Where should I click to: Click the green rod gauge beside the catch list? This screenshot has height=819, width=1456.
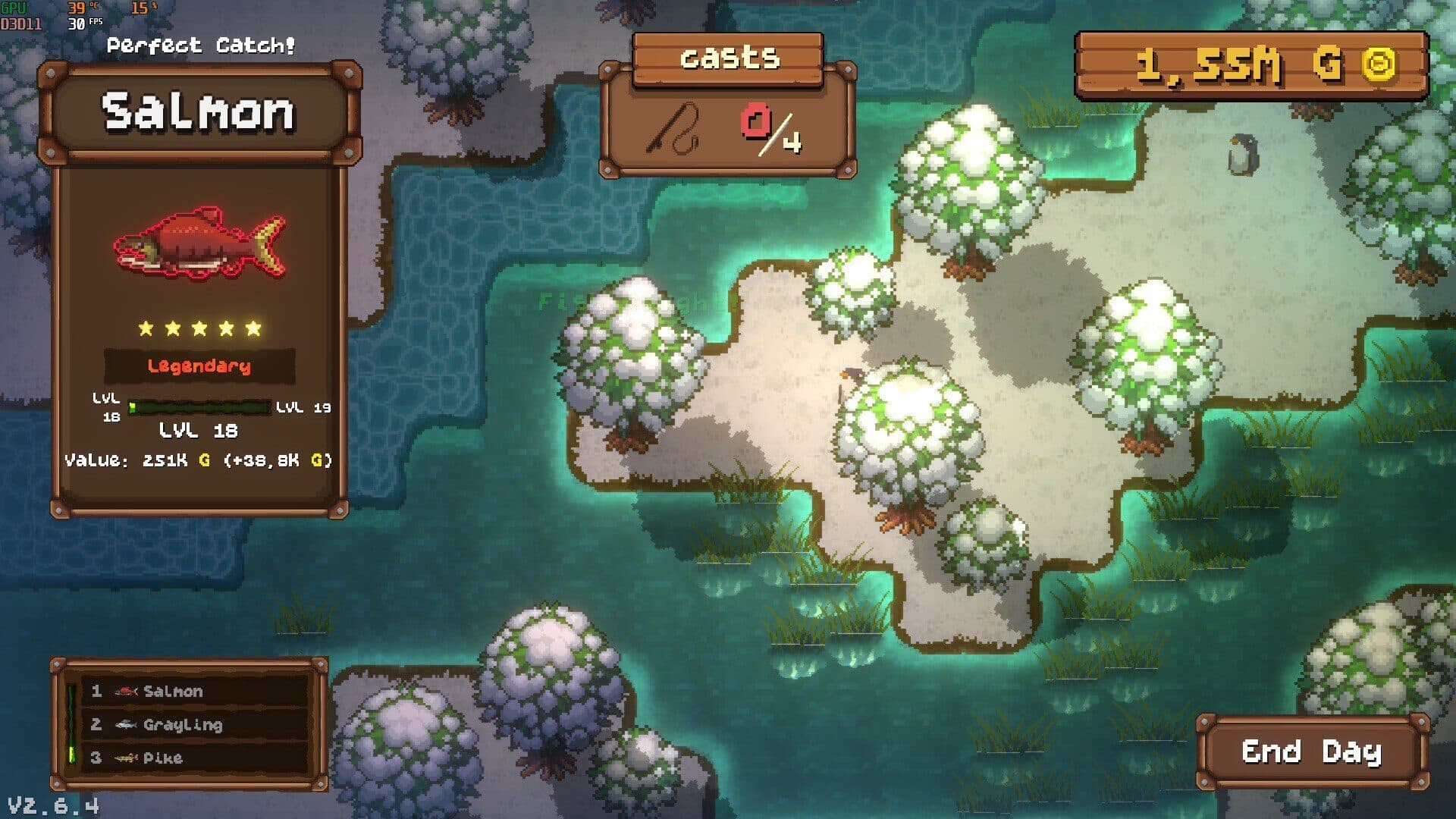pyautogui.click(x=71, y=724)
